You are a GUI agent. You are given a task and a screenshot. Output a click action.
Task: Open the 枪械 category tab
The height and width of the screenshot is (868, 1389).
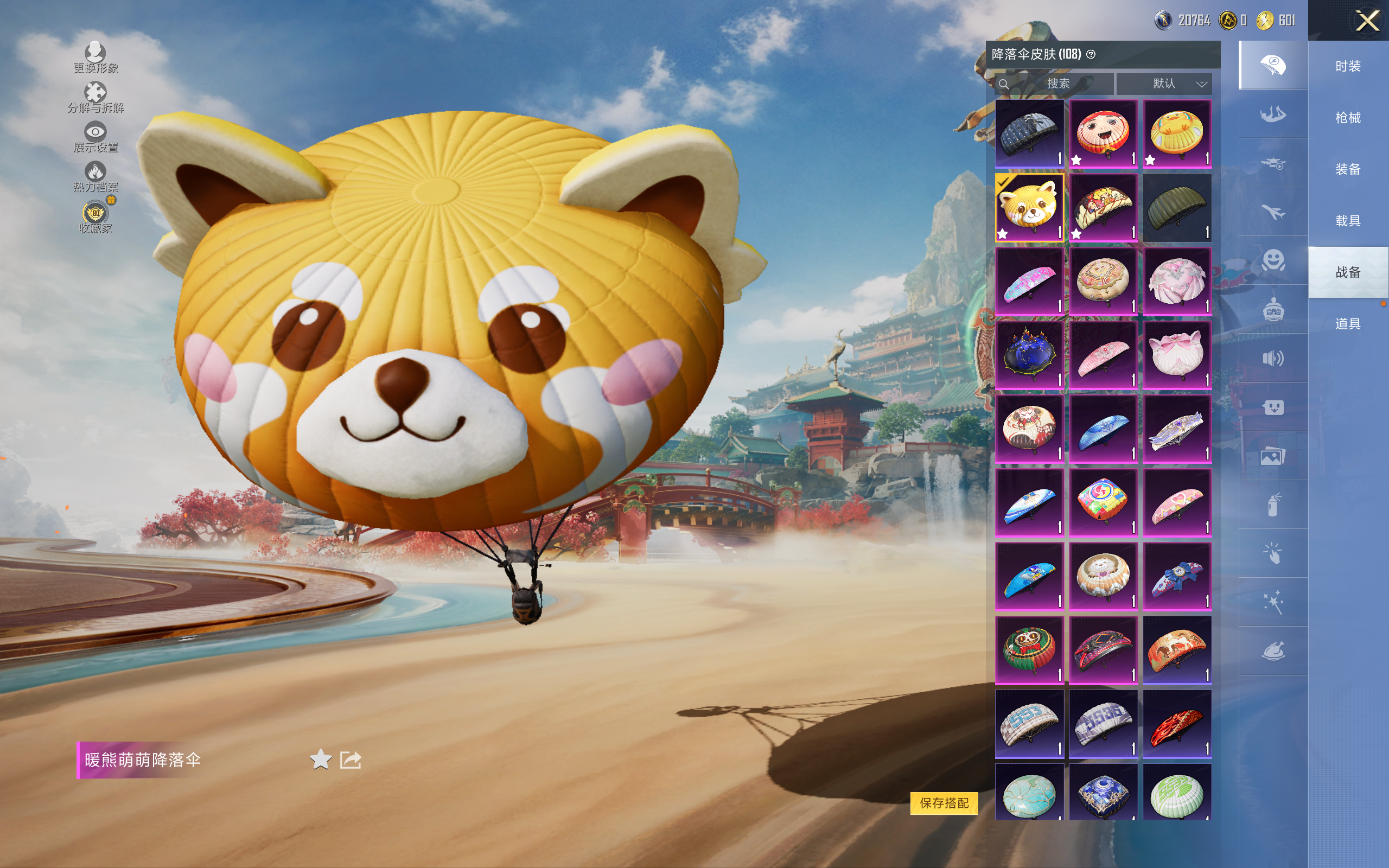click(x=1347, y=118)
